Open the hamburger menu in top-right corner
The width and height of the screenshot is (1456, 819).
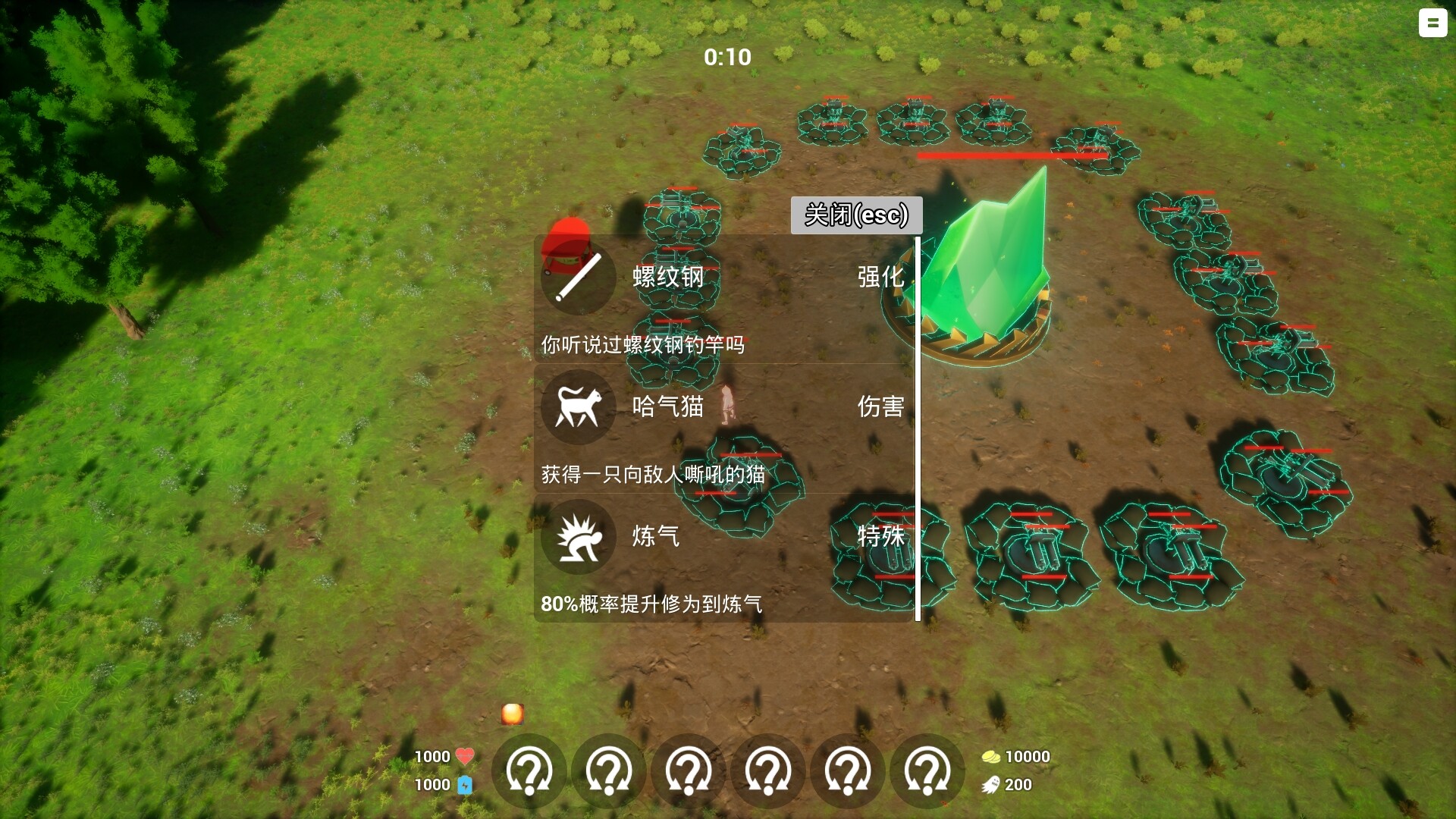[1432, 24]
